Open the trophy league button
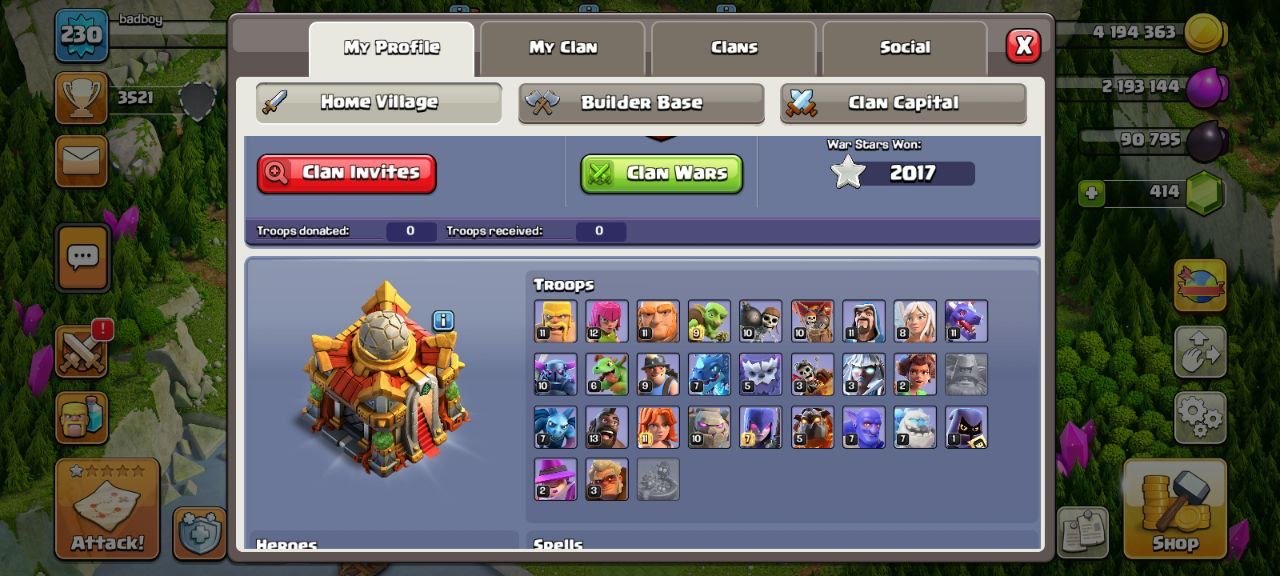Image resolution: width=1280 pixels, height=576 pixels. [x=81, y=98]
